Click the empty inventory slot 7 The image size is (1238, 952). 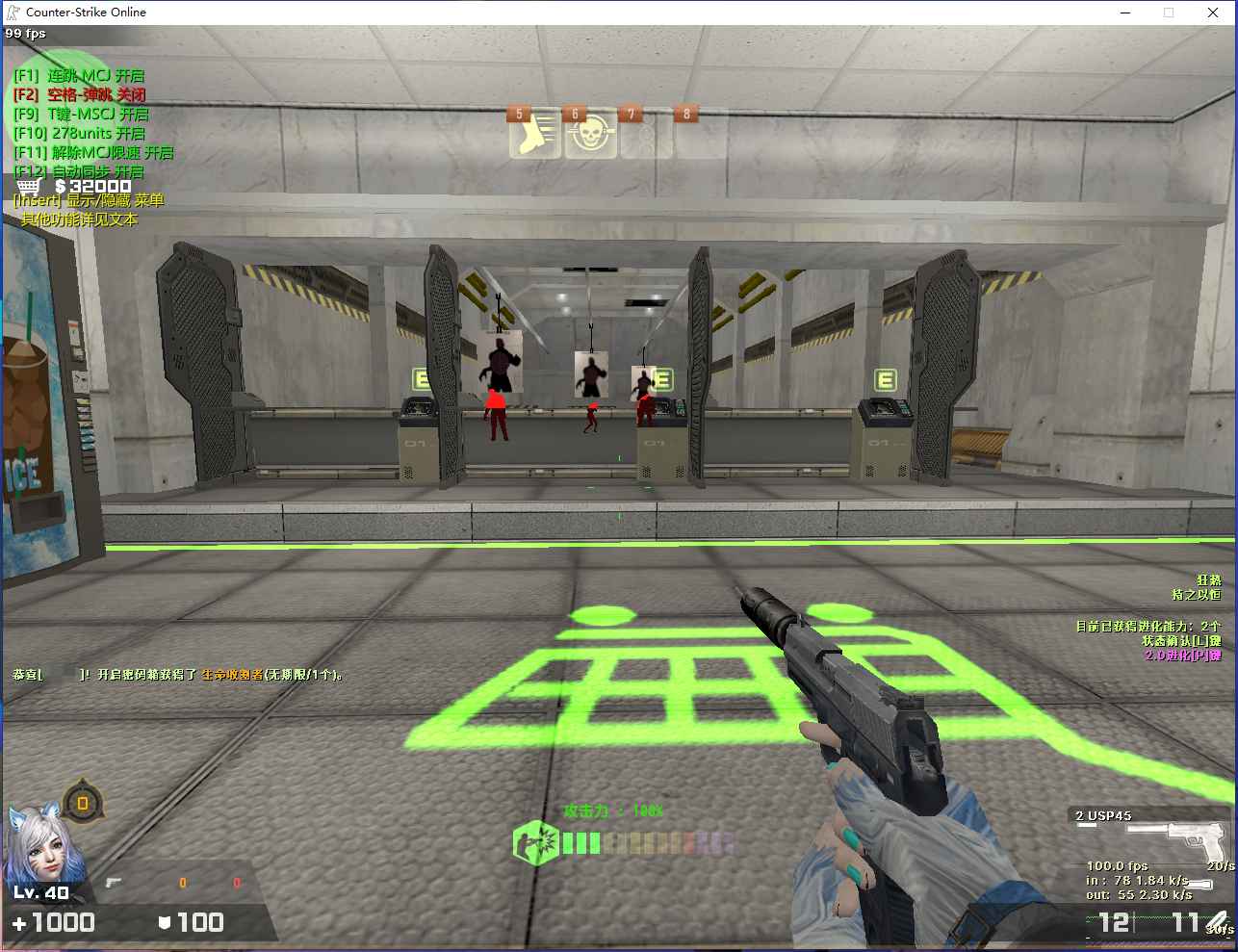point(647,133)
